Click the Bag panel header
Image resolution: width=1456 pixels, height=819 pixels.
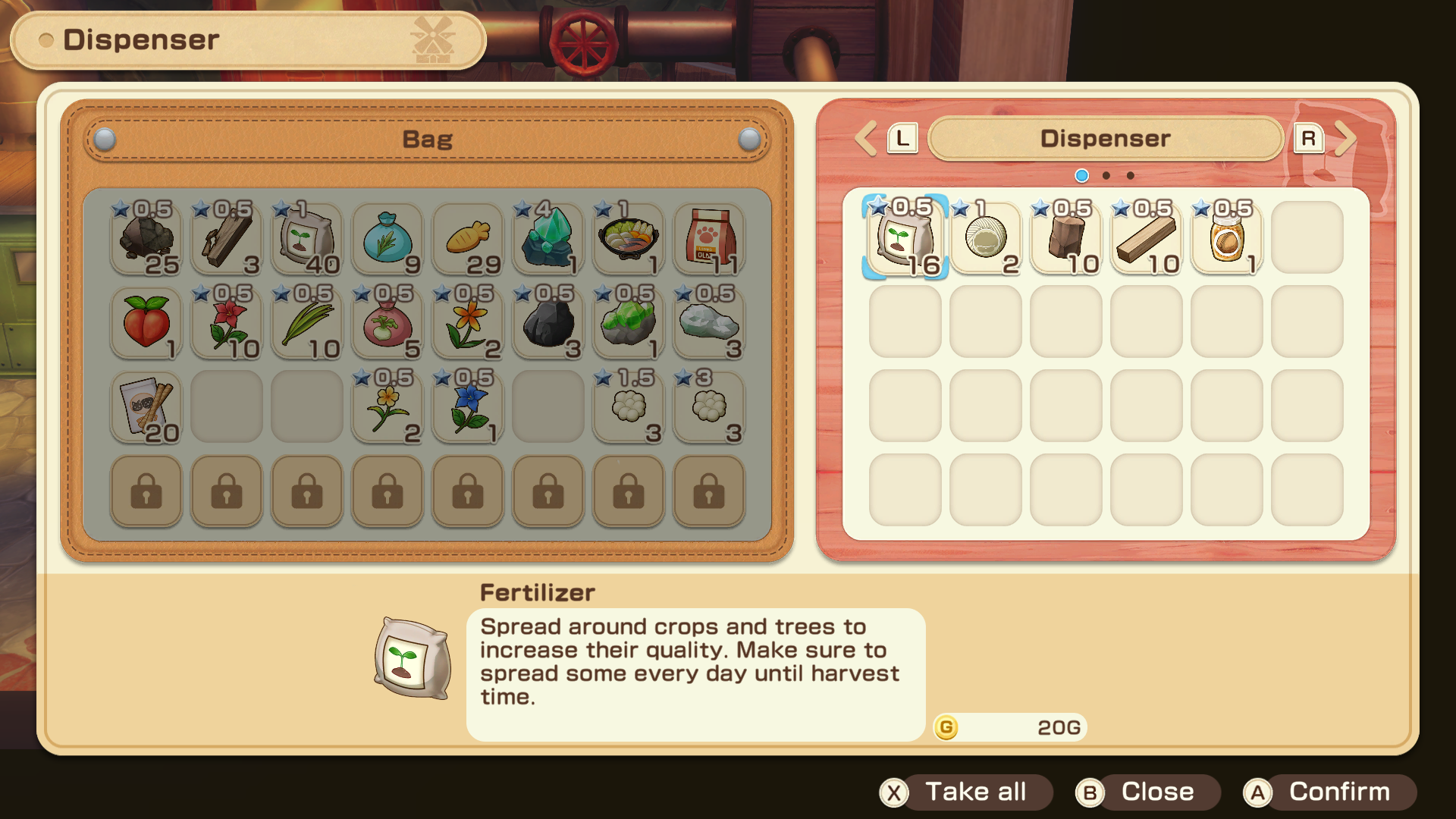click(x=427, y=139)
